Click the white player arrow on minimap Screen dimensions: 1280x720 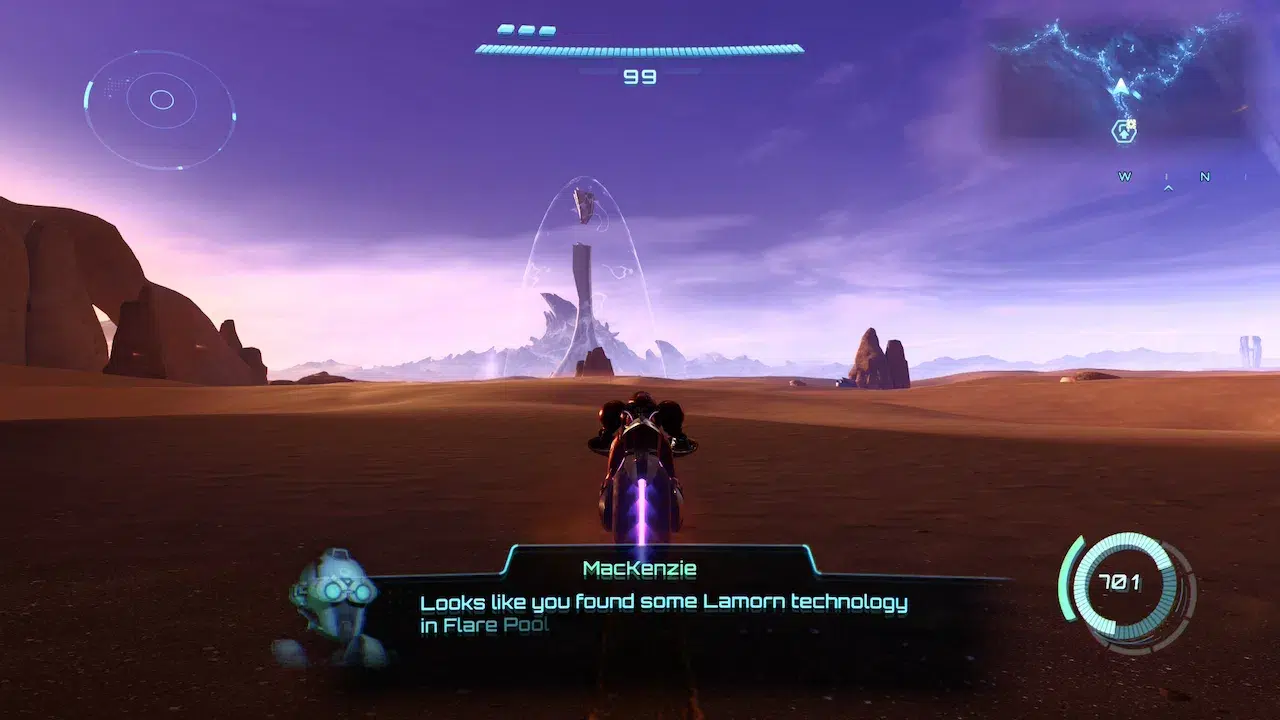point(1121,87)
